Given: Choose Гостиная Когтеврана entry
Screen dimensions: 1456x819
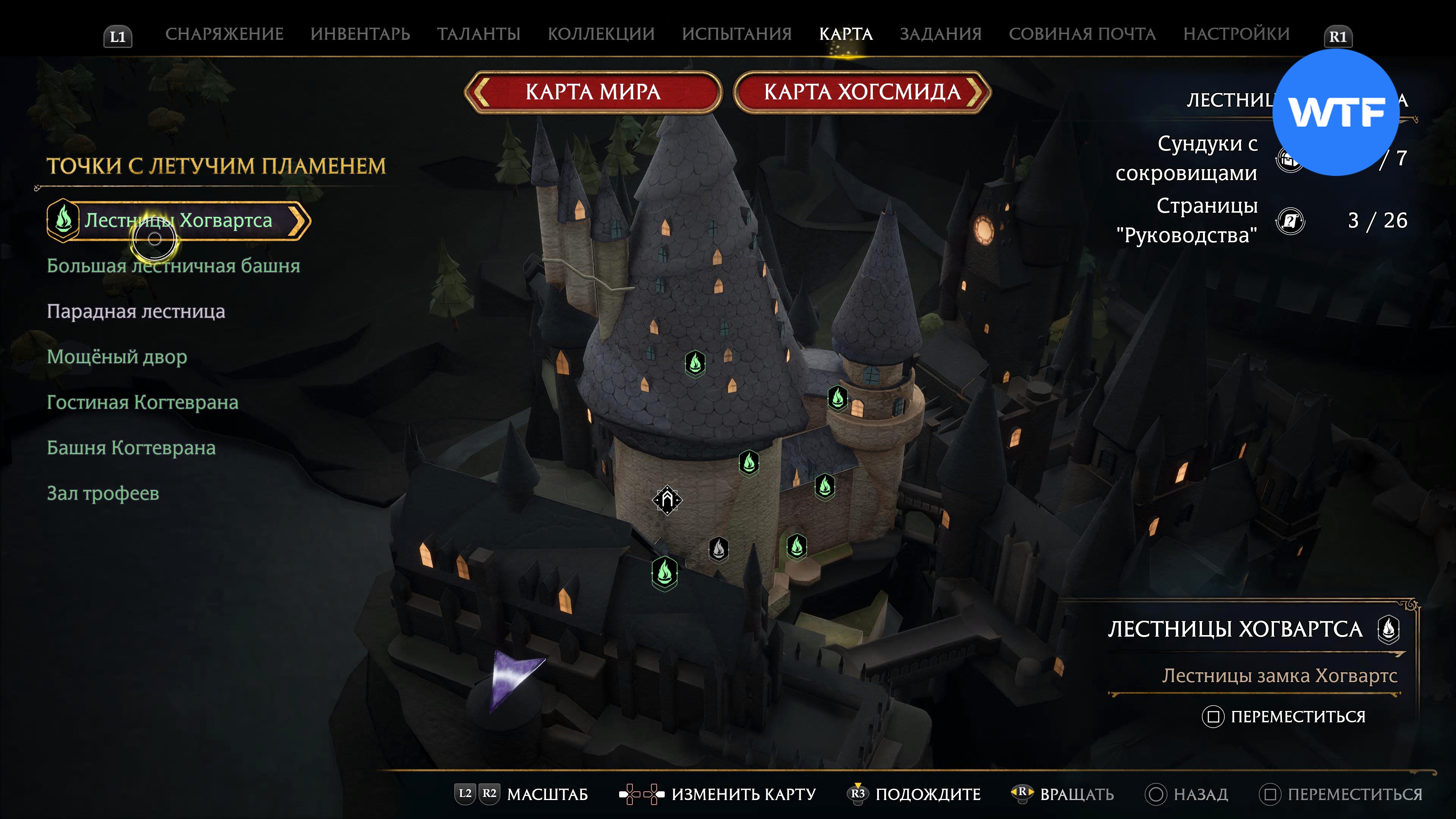Looking at the screenshot, I should pyautogui.click(x=143, y=402).
